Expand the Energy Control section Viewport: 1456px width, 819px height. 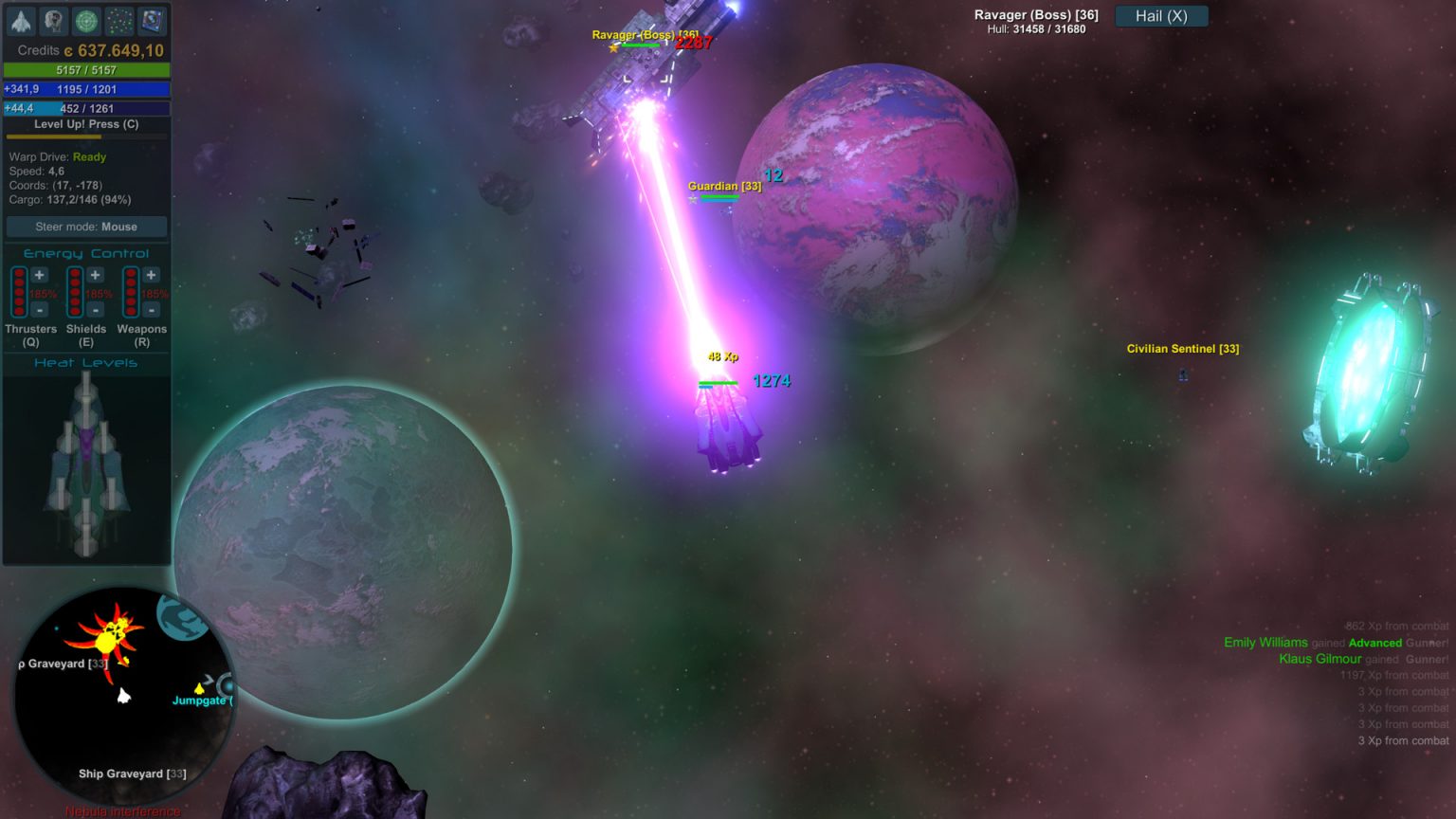coord(85,253)
